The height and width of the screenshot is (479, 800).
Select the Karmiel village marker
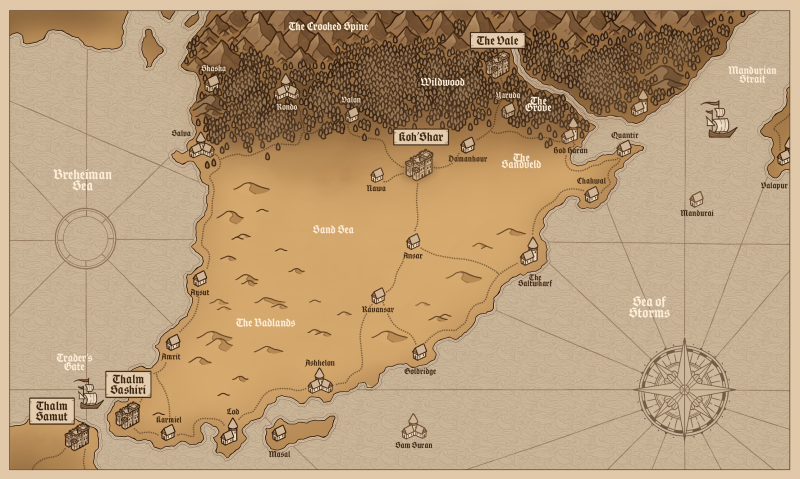(x=168, y=432)
